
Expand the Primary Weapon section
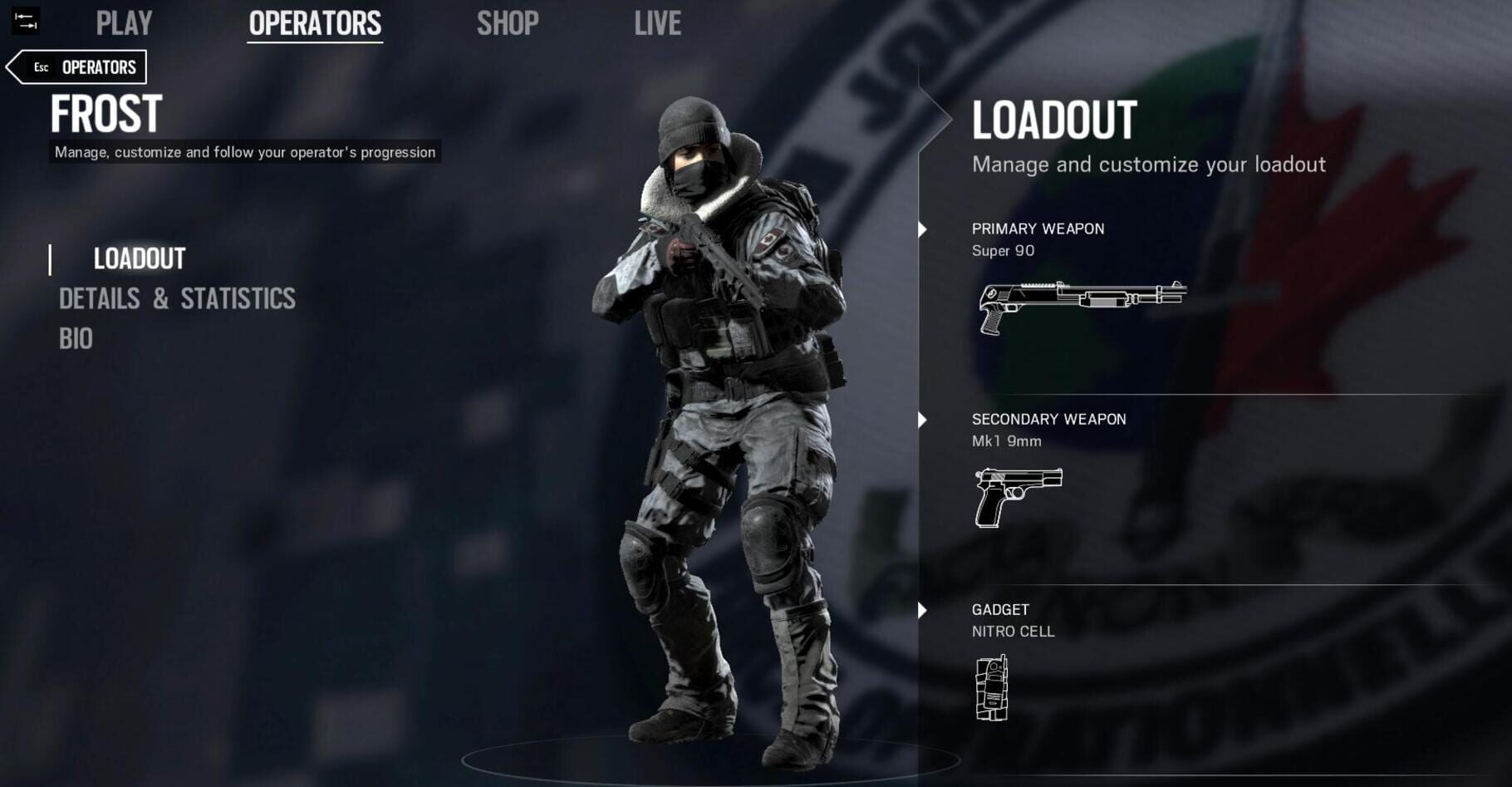[1038, 229]
